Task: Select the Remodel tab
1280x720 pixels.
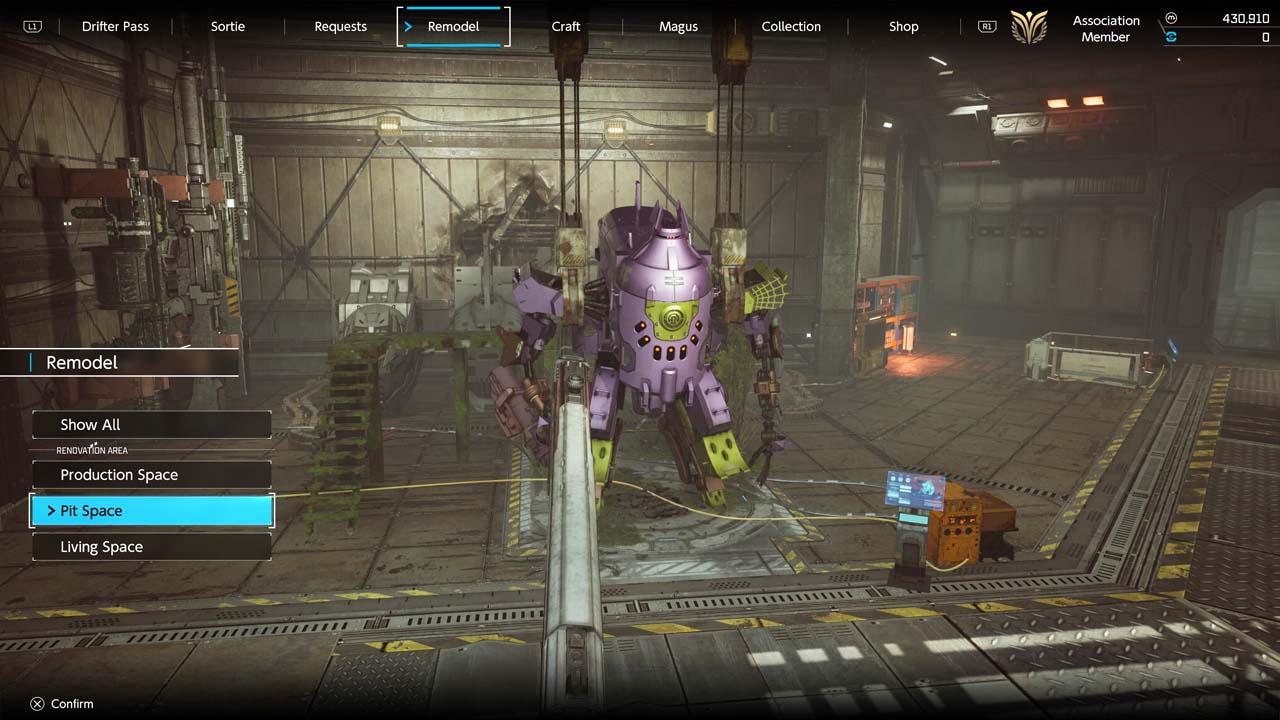Action: [453, 27]
